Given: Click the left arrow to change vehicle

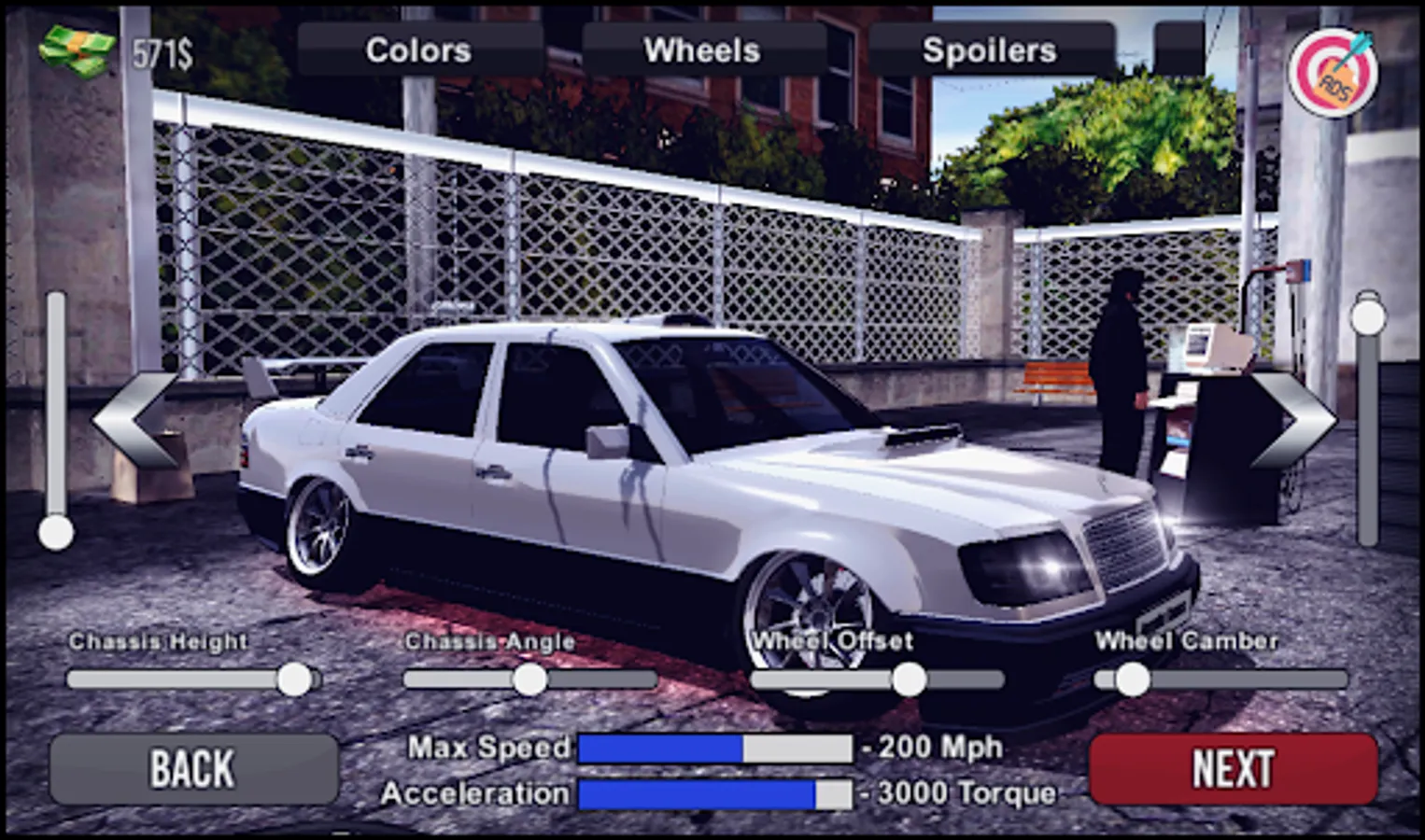Looking at the screenshot, I should pyautogui.click(x=135, y=419).
